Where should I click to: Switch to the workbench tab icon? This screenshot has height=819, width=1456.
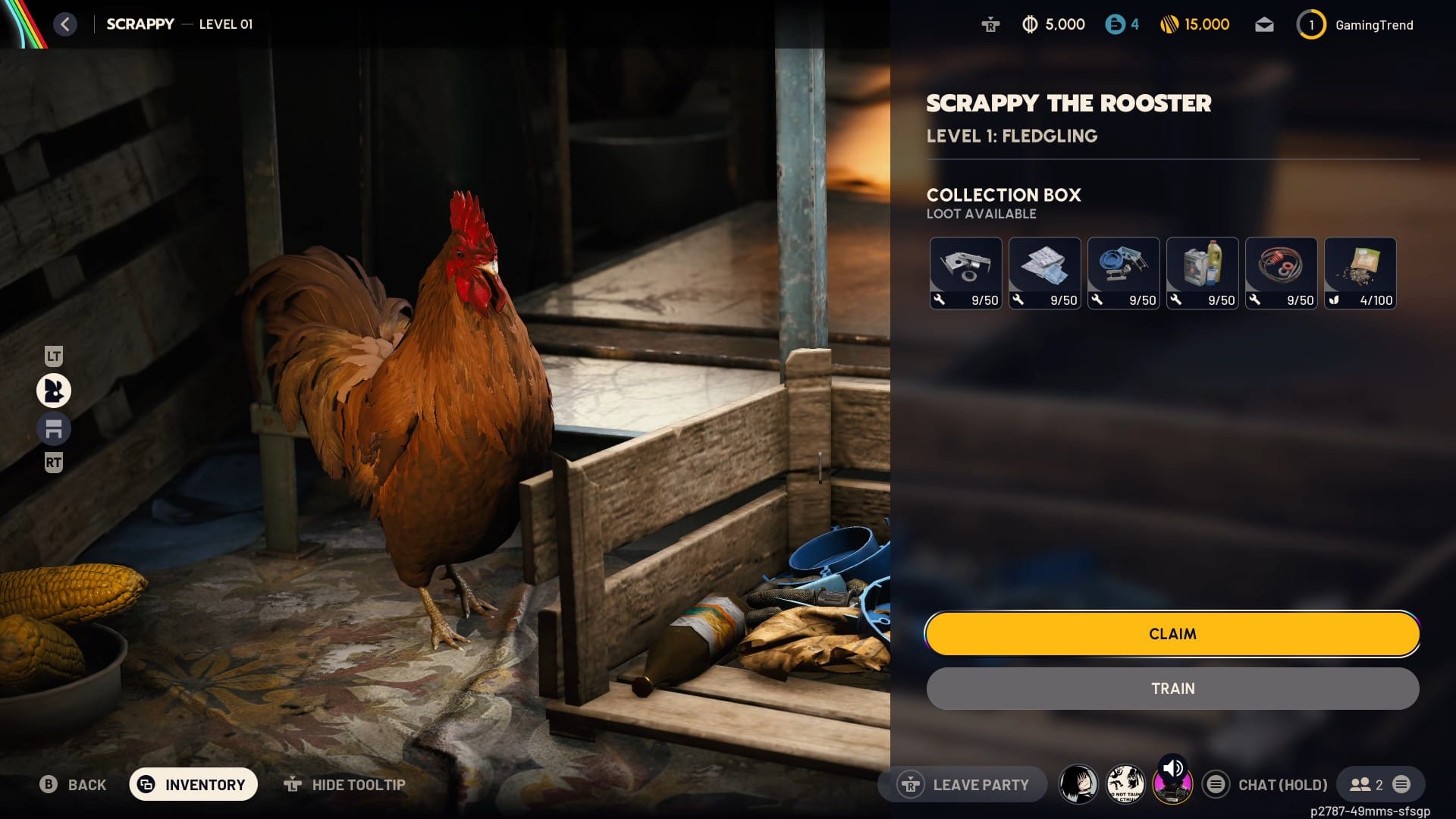tap(54, 429)
